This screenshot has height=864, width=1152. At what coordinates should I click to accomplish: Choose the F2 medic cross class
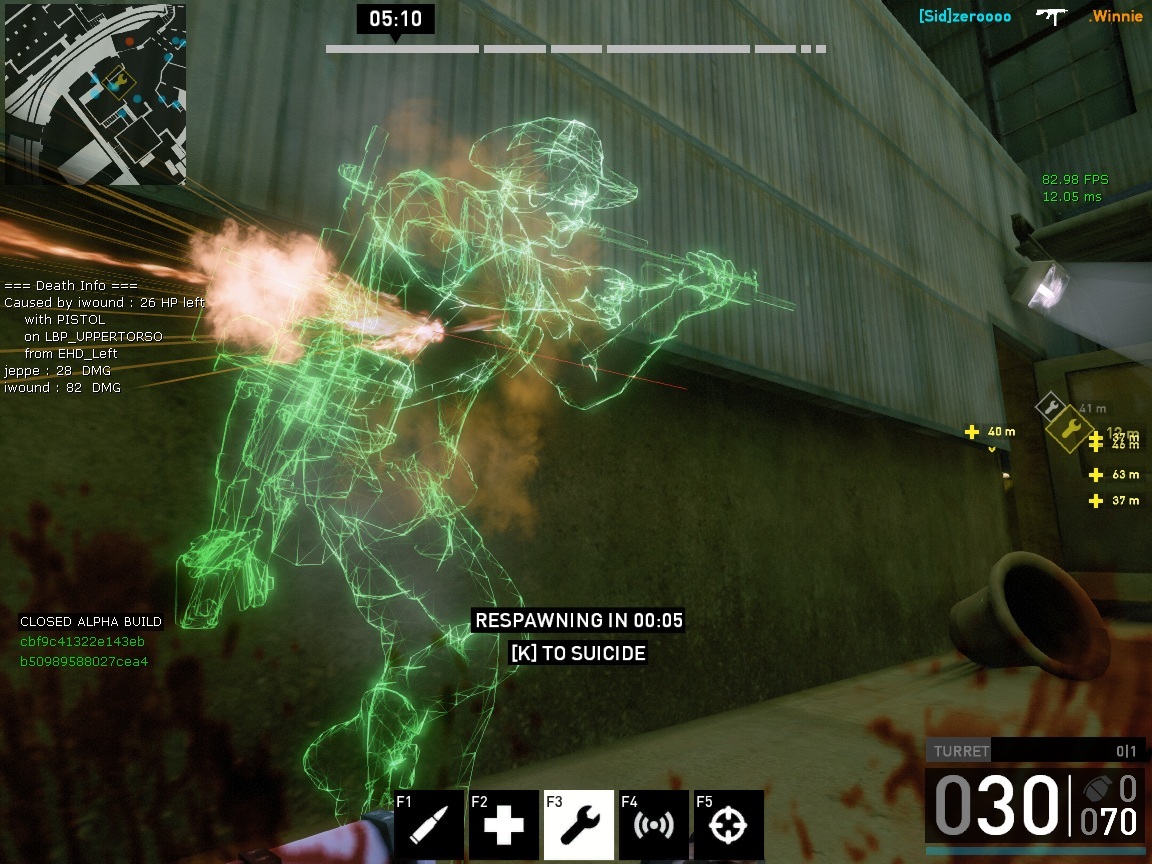coord(504,825)
